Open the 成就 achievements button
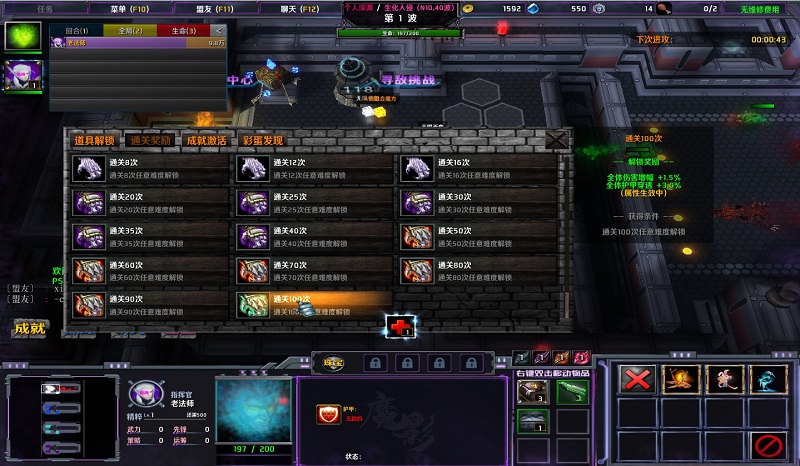Screen dimensions: 800x466 [29, 328]
